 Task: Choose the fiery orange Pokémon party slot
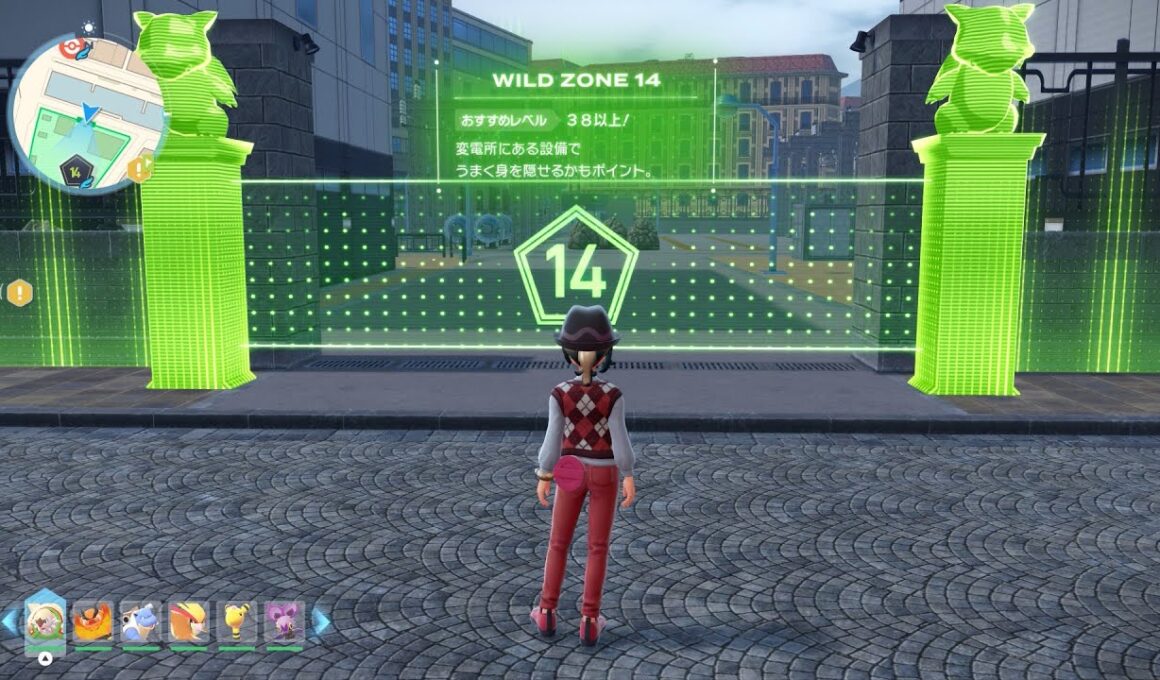(x=92, y=622)
